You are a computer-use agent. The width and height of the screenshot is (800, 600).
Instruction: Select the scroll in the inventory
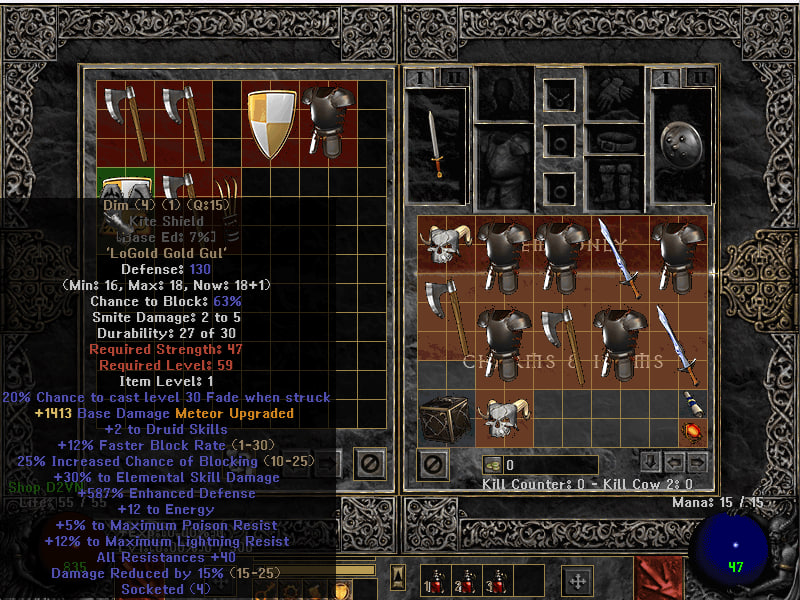[691, 404]
